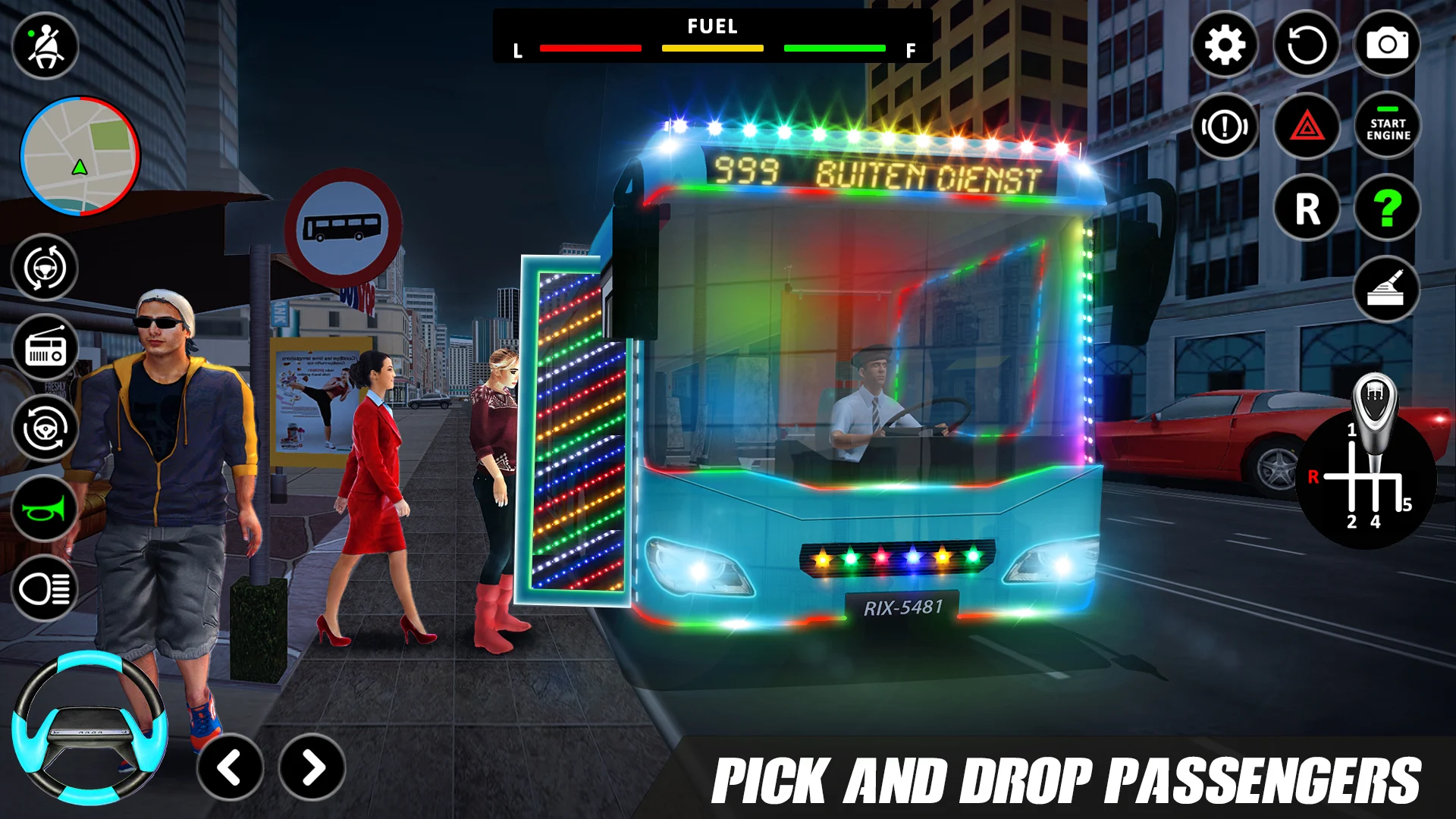1456x819 pixels.
Task: Honk the green horn button
Action: pyautogui.click(x=45, y=510)
